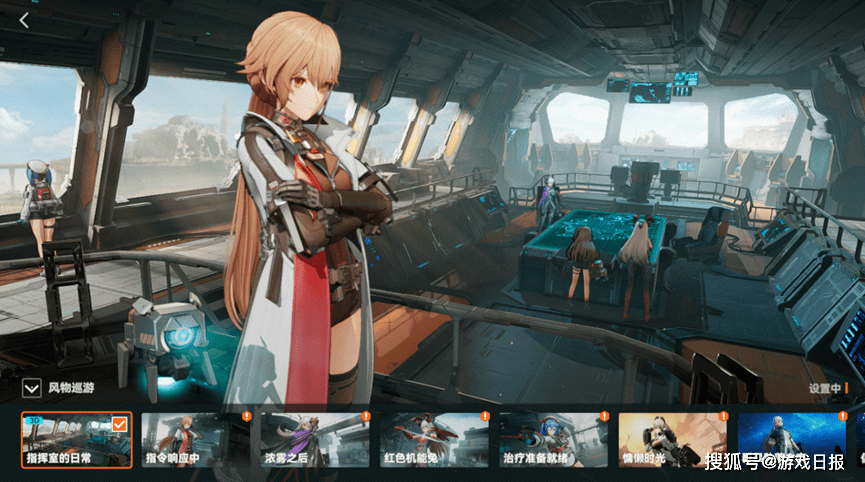
Task: Pick the 浓雾之后 scene thumbnail
Action: [315, 439]
